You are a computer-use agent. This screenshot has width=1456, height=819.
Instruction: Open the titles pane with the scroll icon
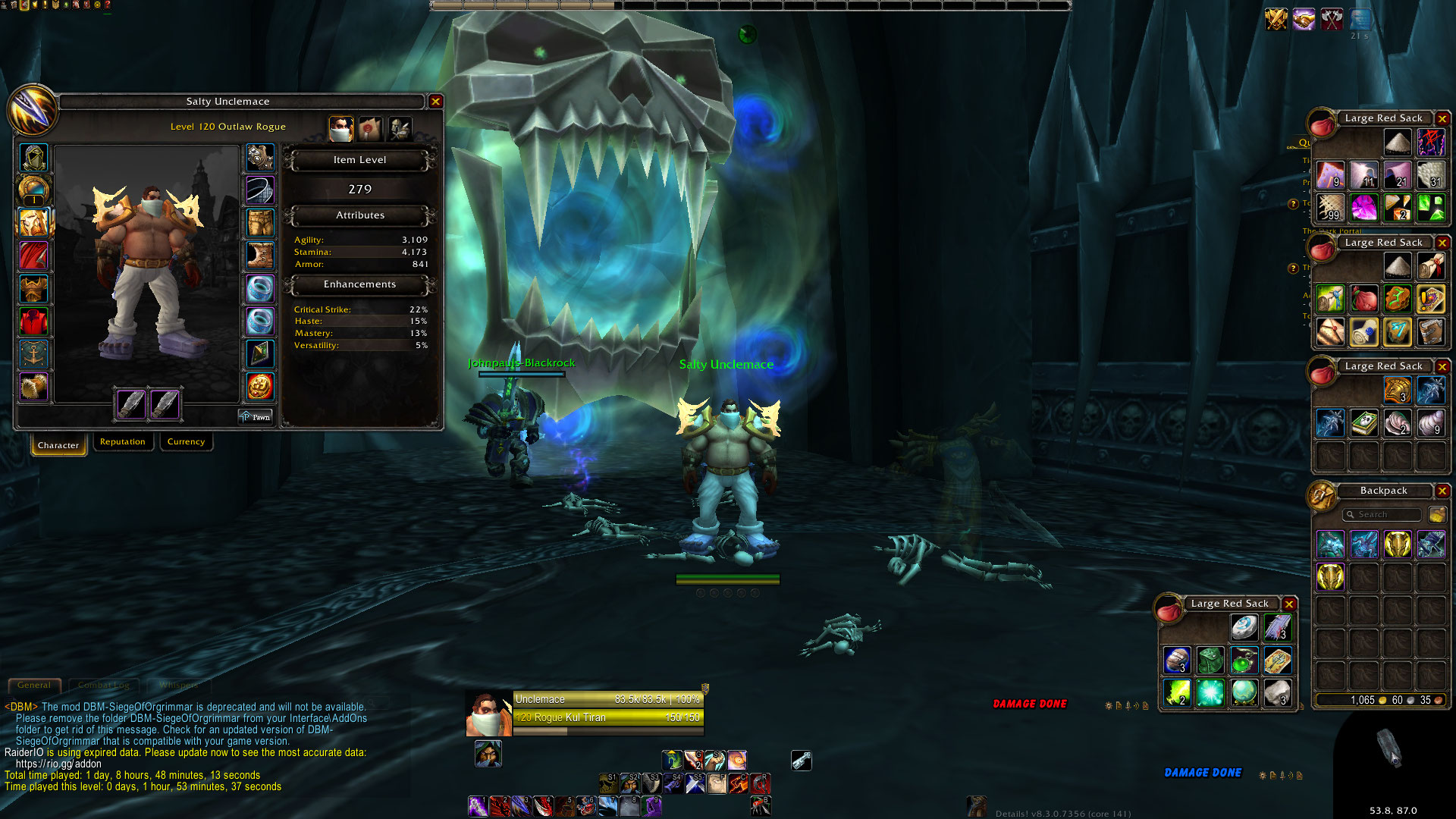[371, 129]
